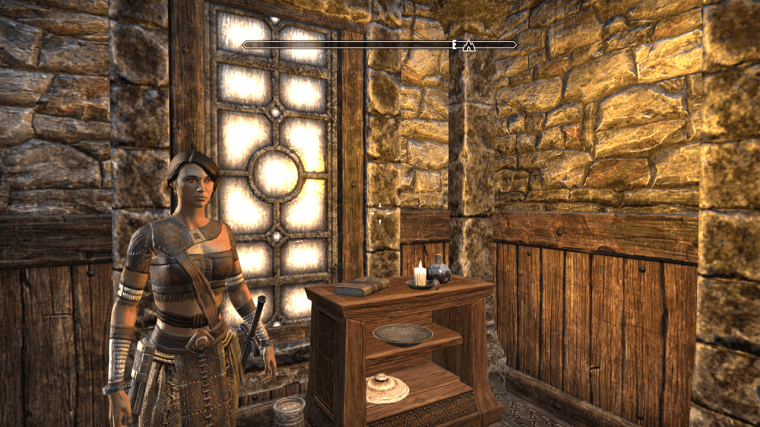Select the tent marker on the compass
Viewport: 760px width, 427px height.
[466, 44]
